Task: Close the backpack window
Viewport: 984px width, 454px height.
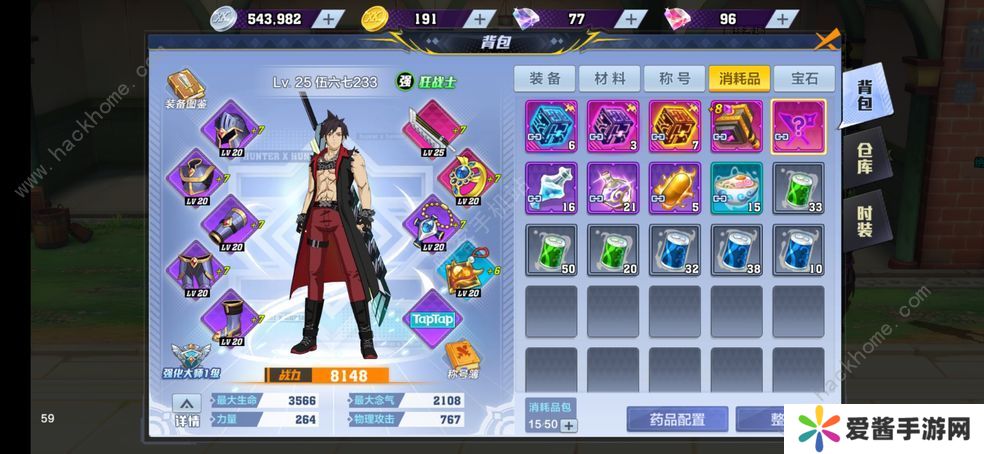Action: [x=826, y=41]
